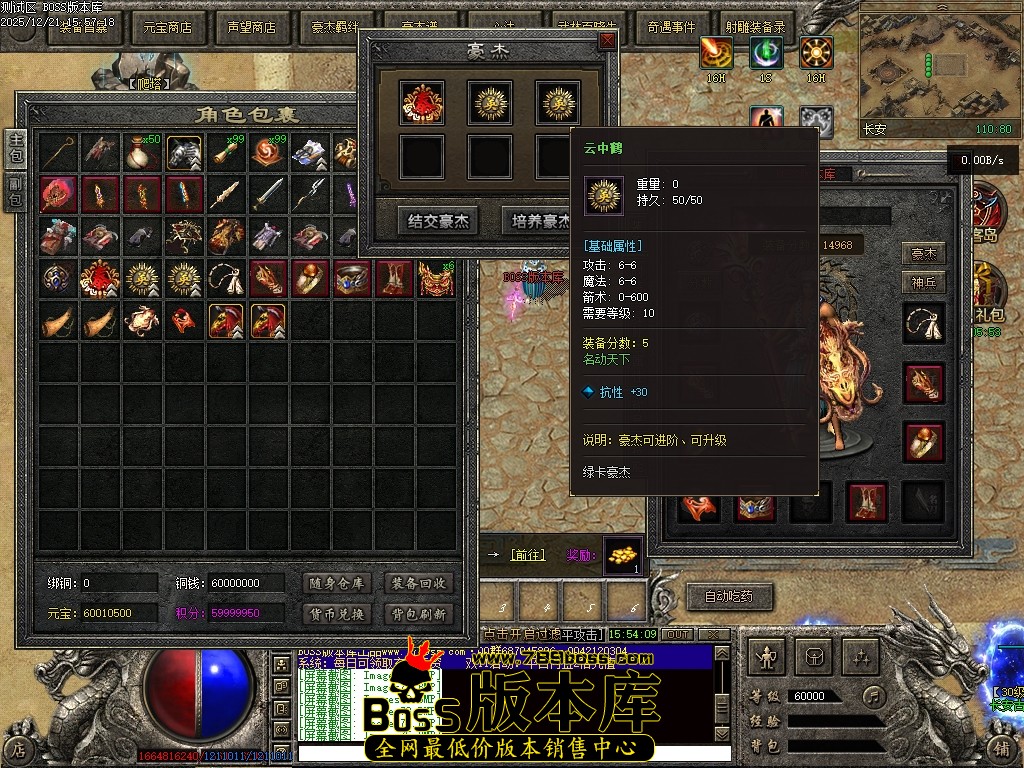This screenshot has width=1024, height=768.
Task: Click the 豪杰 button on character panel
Action: [x=924, y=254]
